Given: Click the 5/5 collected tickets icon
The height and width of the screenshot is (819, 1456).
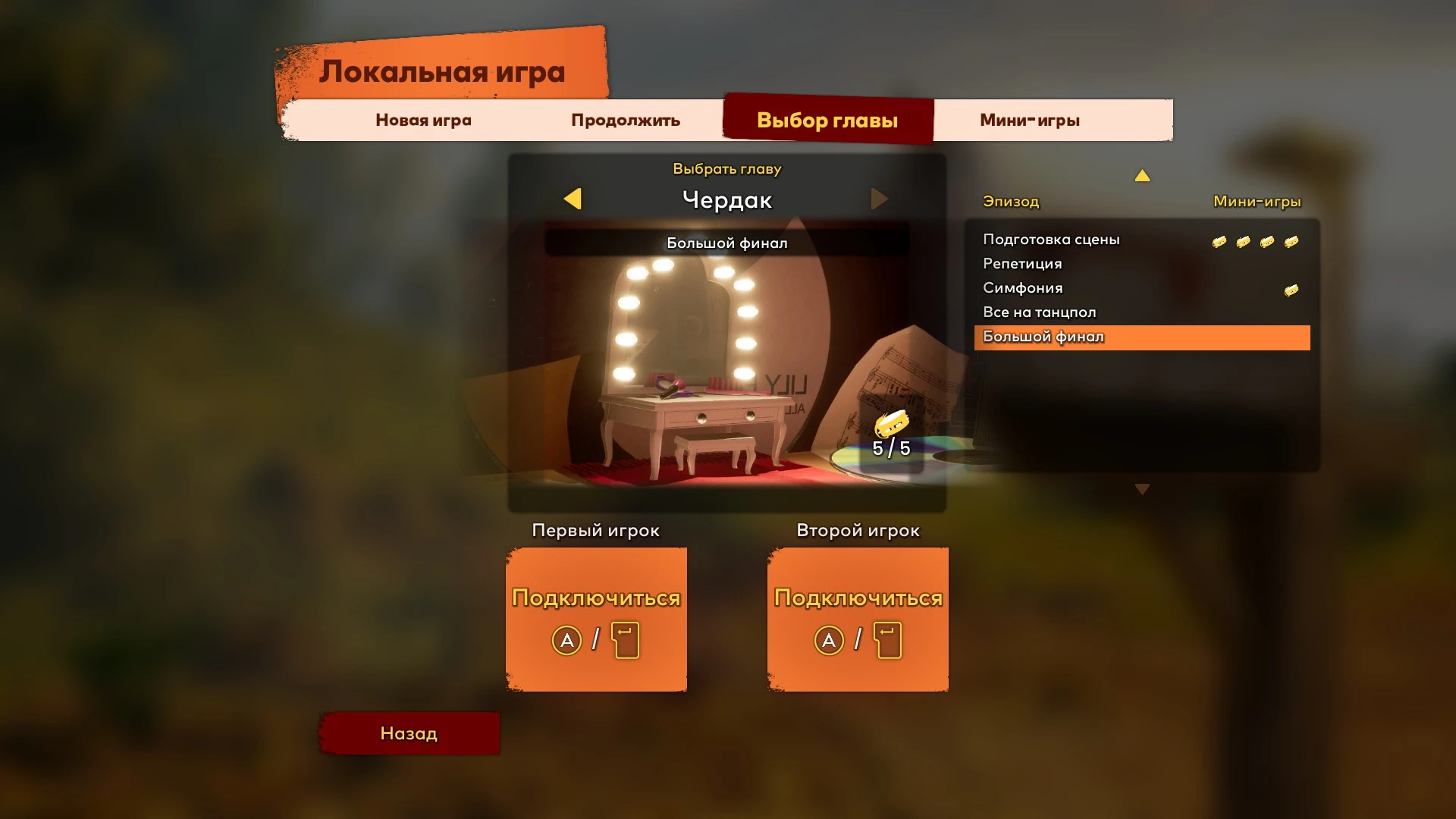Looking at the screenshot, I should (x=891, y=423).
